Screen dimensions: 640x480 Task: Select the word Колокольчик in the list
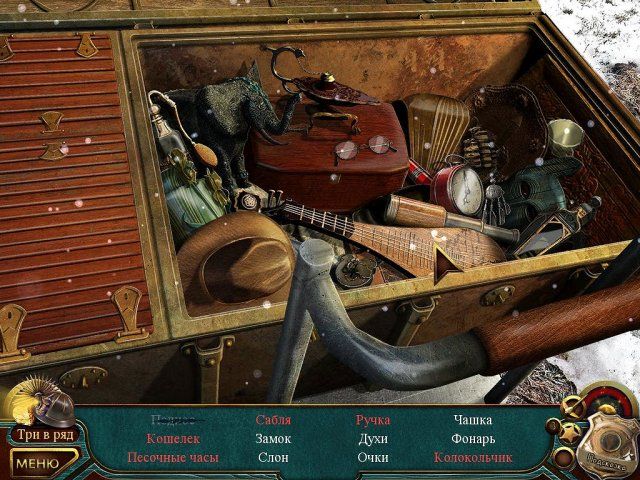point(473,458)
